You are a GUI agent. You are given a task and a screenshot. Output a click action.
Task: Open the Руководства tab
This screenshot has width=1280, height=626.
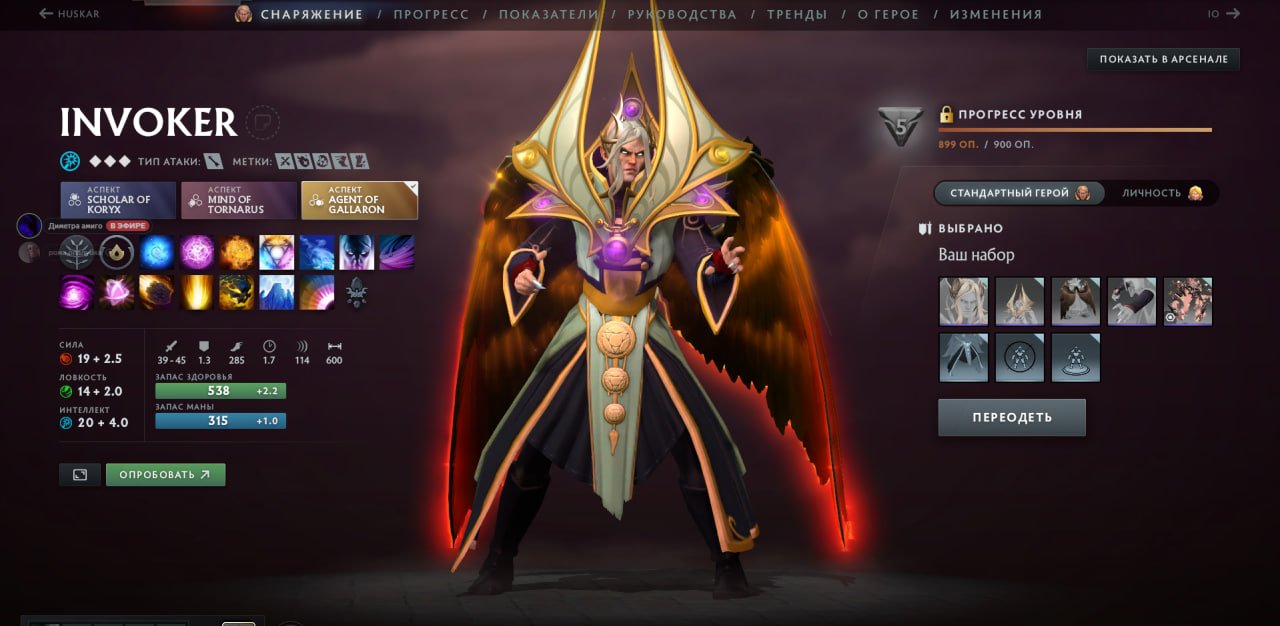pos(682,14)
